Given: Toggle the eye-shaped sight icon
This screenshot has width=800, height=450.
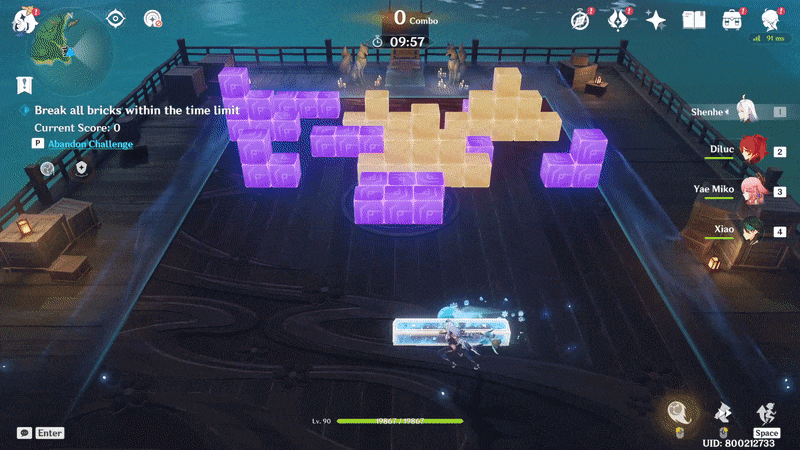Looking at the screenshot, I should 116,18.
